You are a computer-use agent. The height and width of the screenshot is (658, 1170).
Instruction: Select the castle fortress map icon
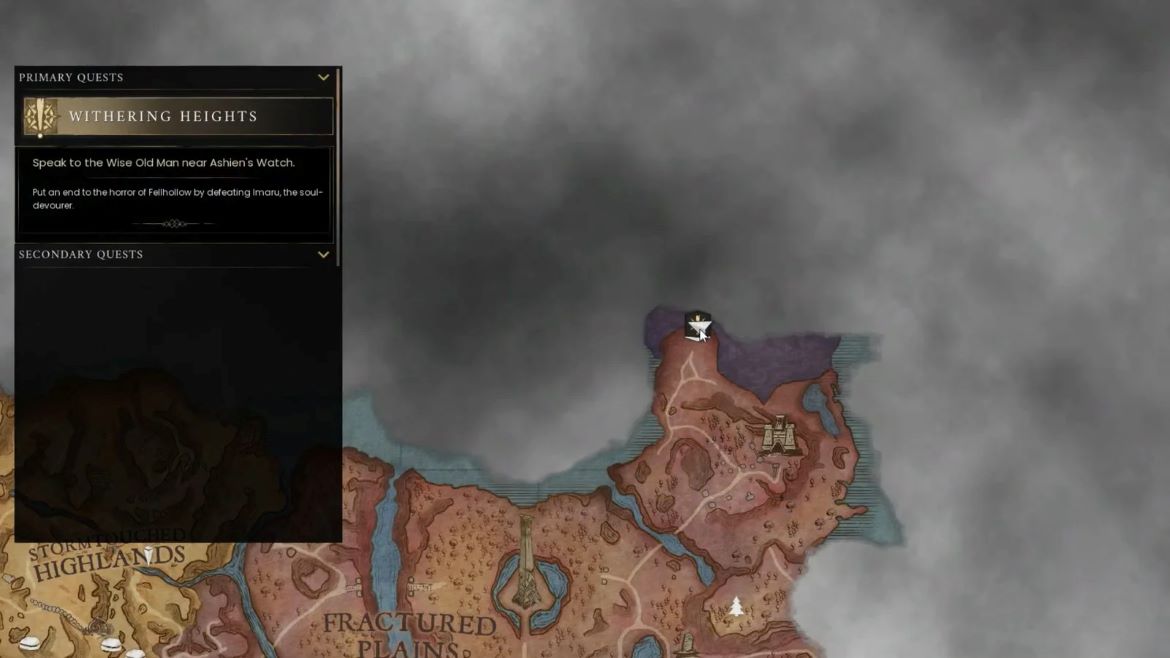(x=776, y=435)
